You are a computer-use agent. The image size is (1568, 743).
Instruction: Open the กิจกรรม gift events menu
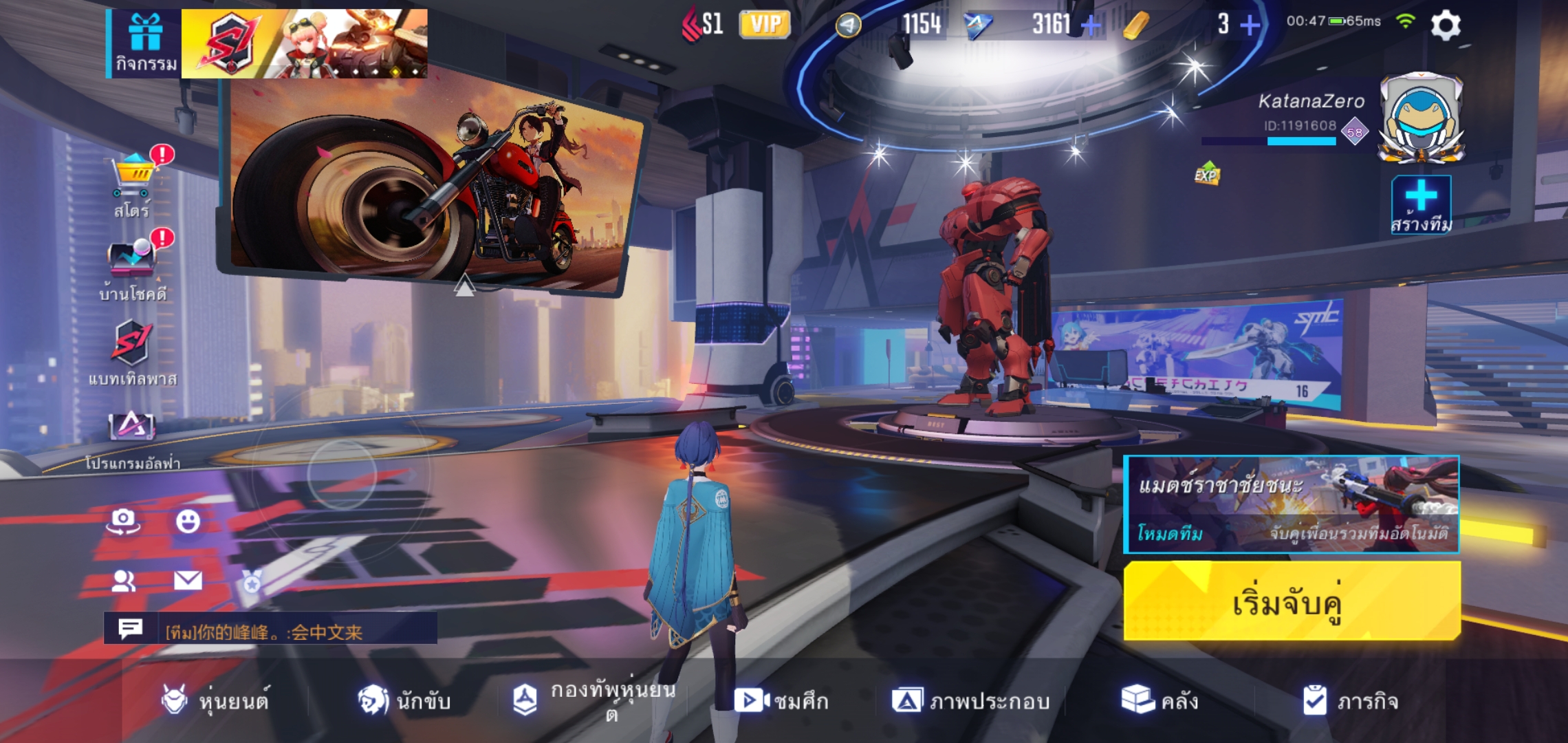(145, 43)
